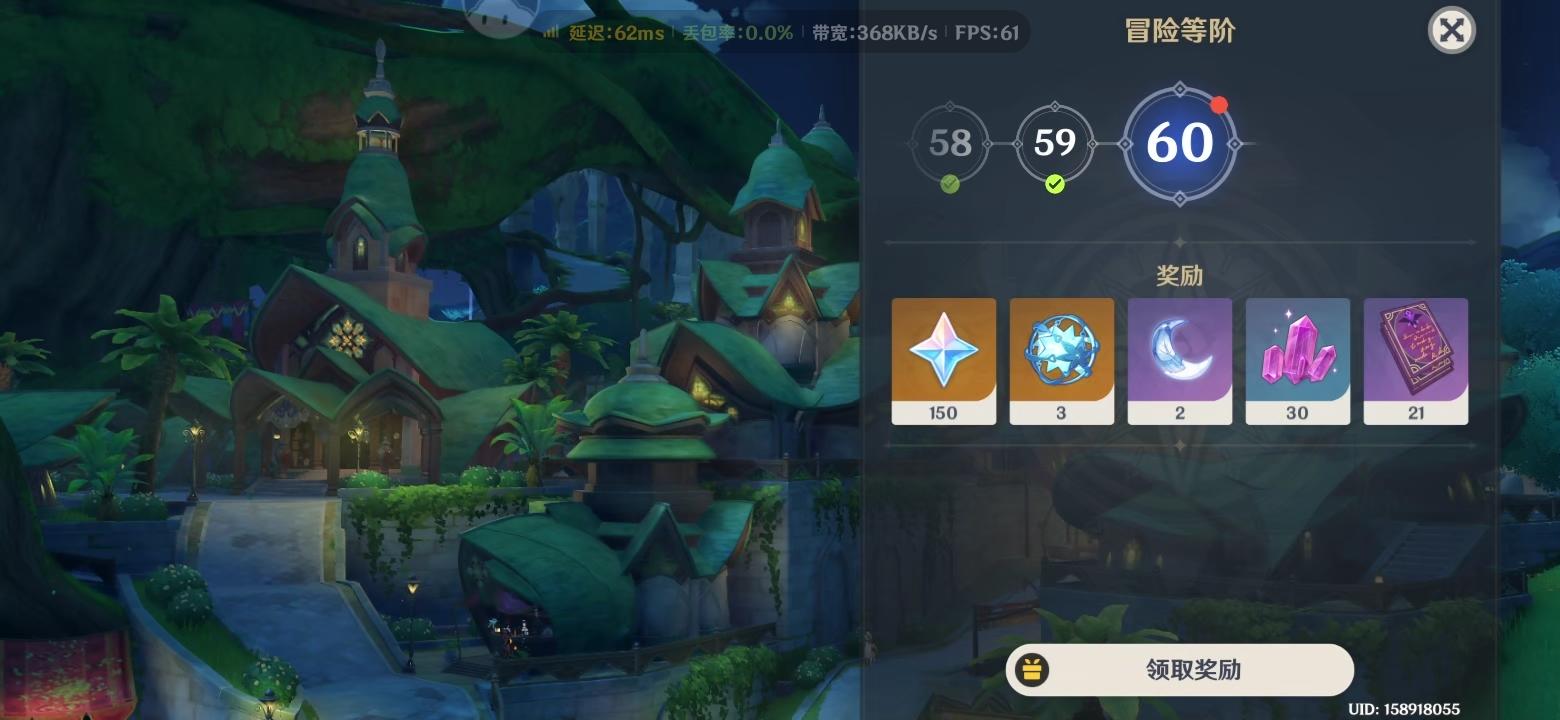Click the bright checkmark under rank 59
Viewport: 1560px width, 720px height.
1053,184
